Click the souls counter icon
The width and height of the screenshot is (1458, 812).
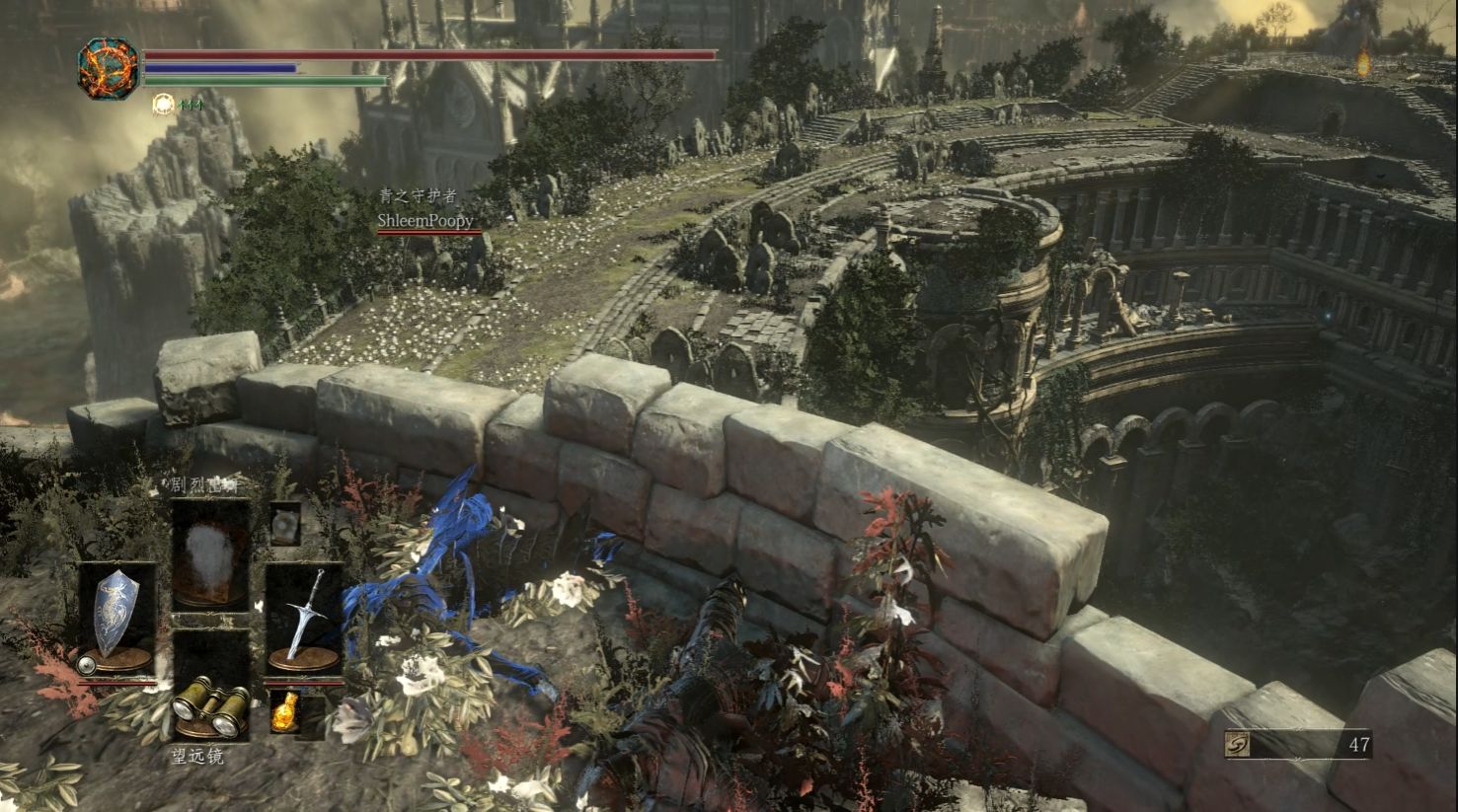tap(1237, 745)
